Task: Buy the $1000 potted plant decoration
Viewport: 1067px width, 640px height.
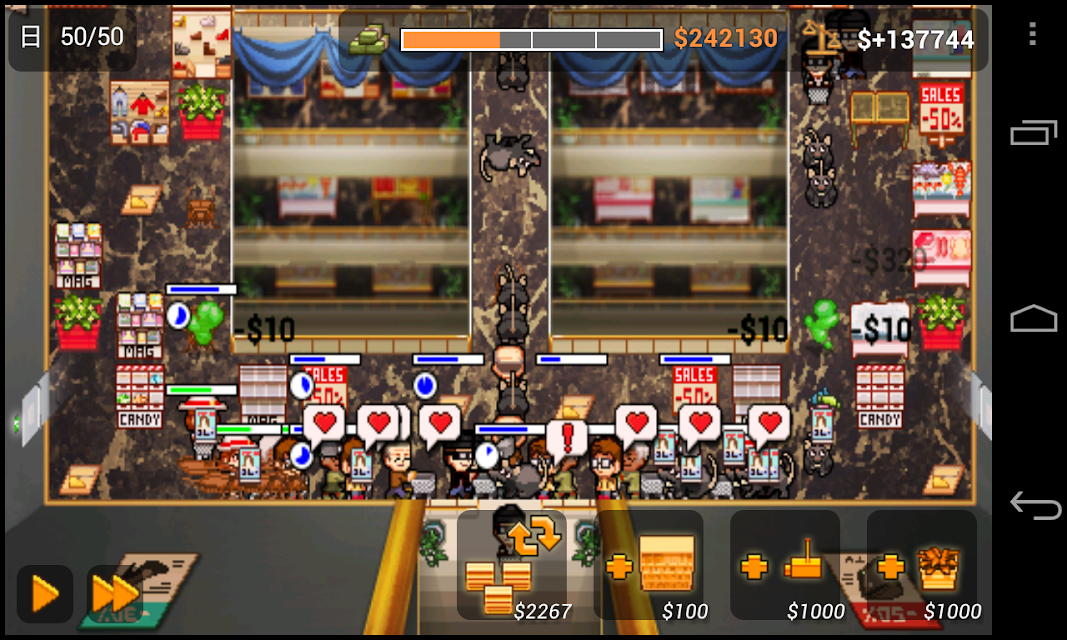Action: pos(922,565)
